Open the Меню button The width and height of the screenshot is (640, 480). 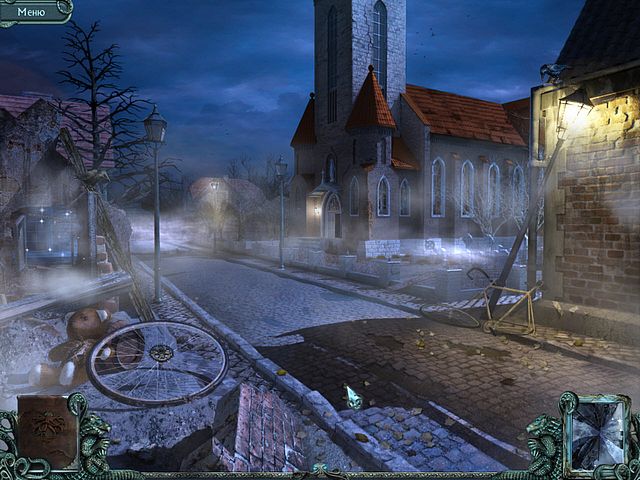32,10
